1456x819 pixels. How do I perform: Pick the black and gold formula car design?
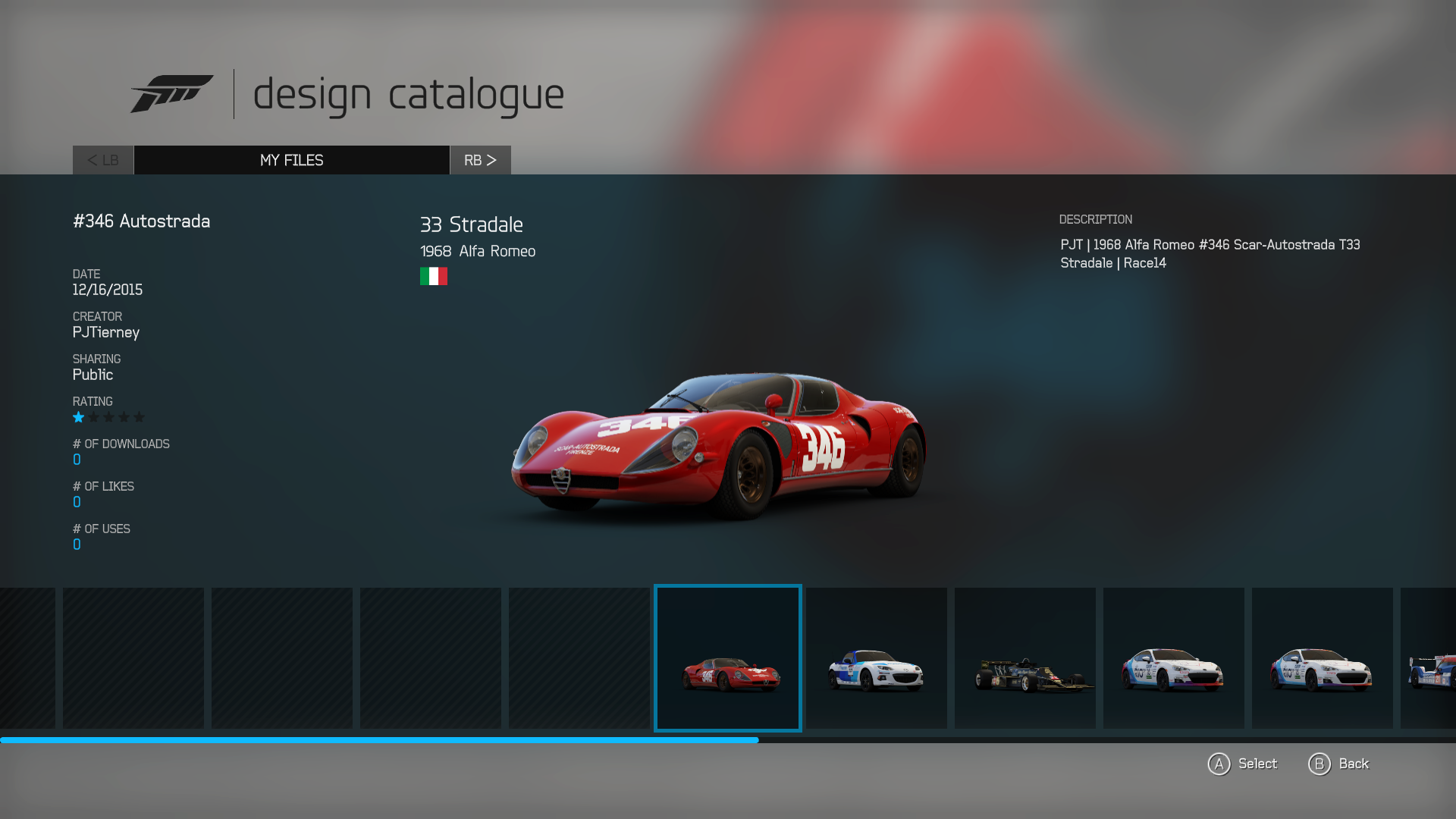pos(1025,658)
